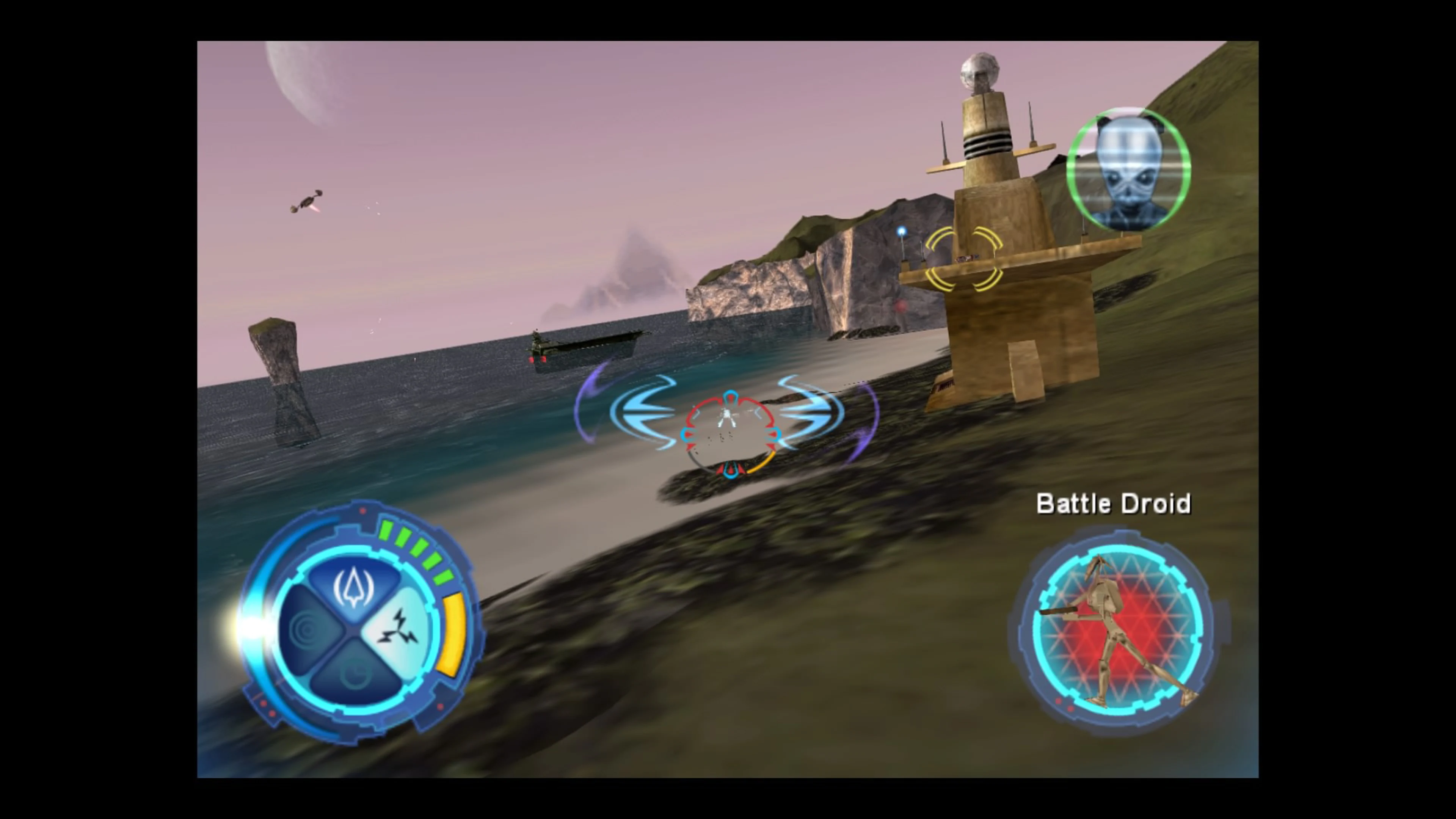Click the center hub of the weapon wheel
Screen dimensions: 1456x819
(x=357, y=630)
